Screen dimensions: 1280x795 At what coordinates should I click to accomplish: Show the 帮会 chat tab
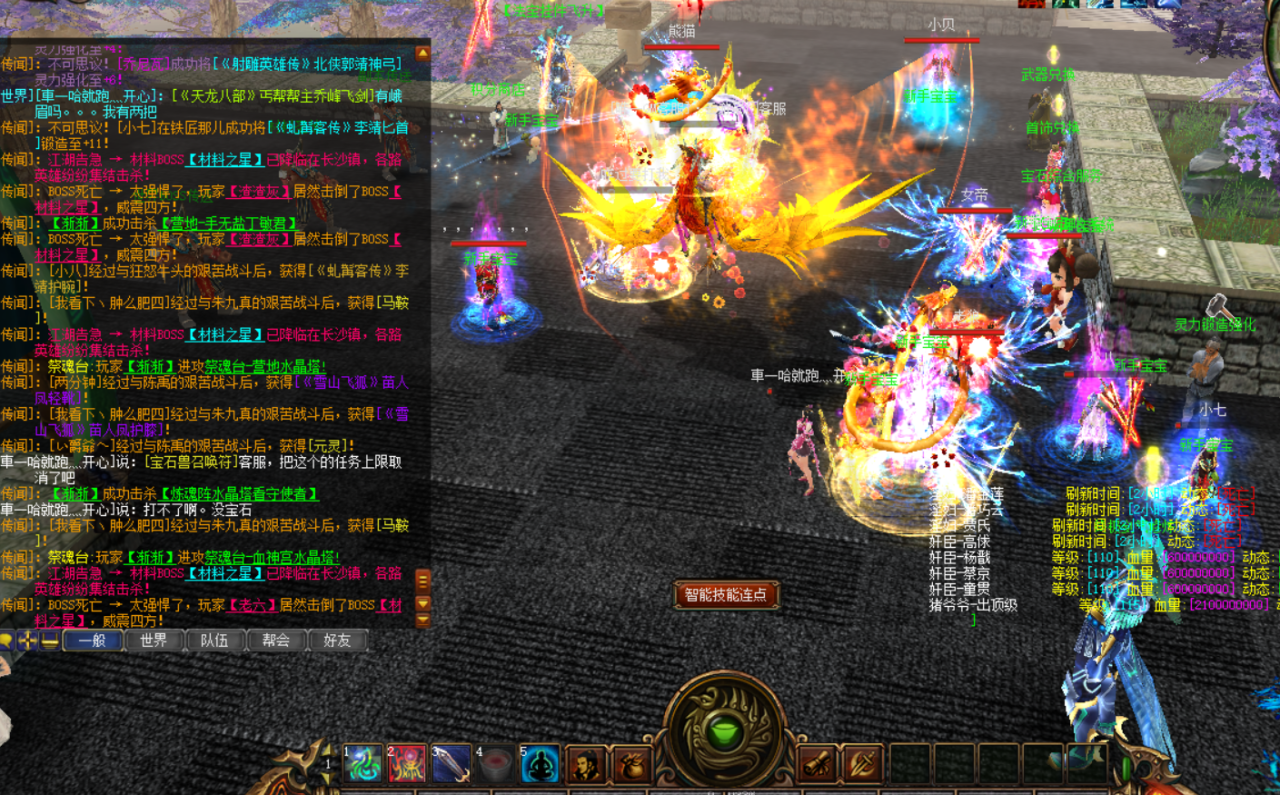(276, 641)
